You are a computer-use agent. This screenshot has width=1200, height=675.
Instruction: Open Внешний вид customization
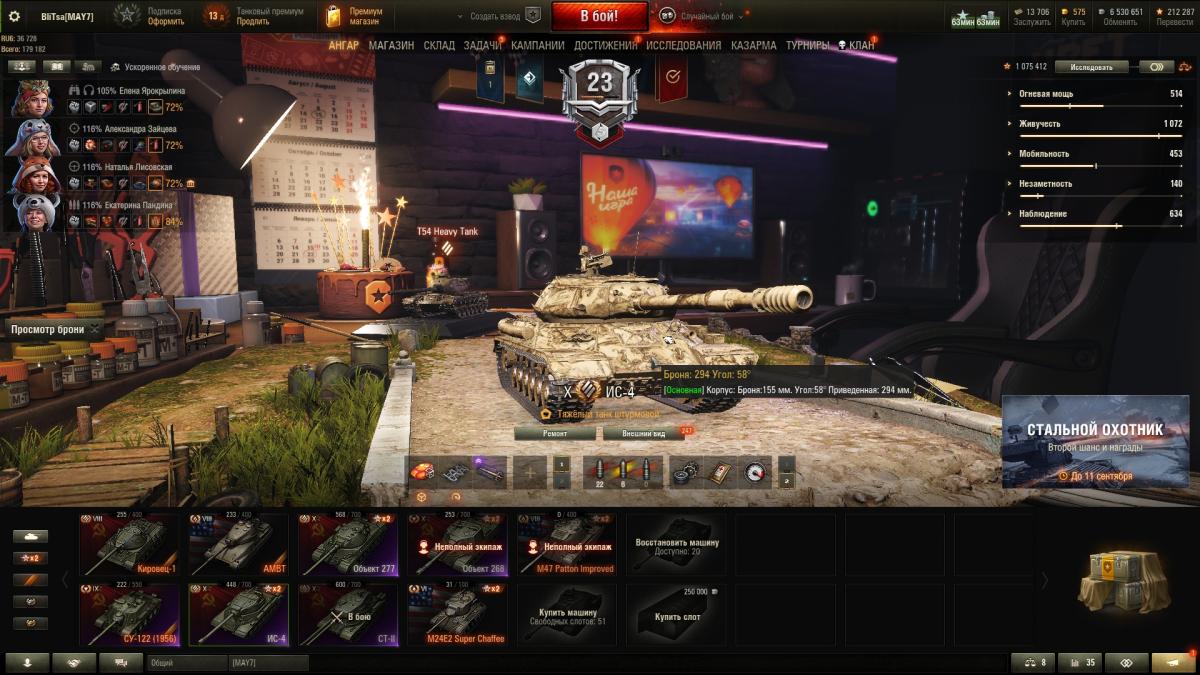[x=644, y=433]
